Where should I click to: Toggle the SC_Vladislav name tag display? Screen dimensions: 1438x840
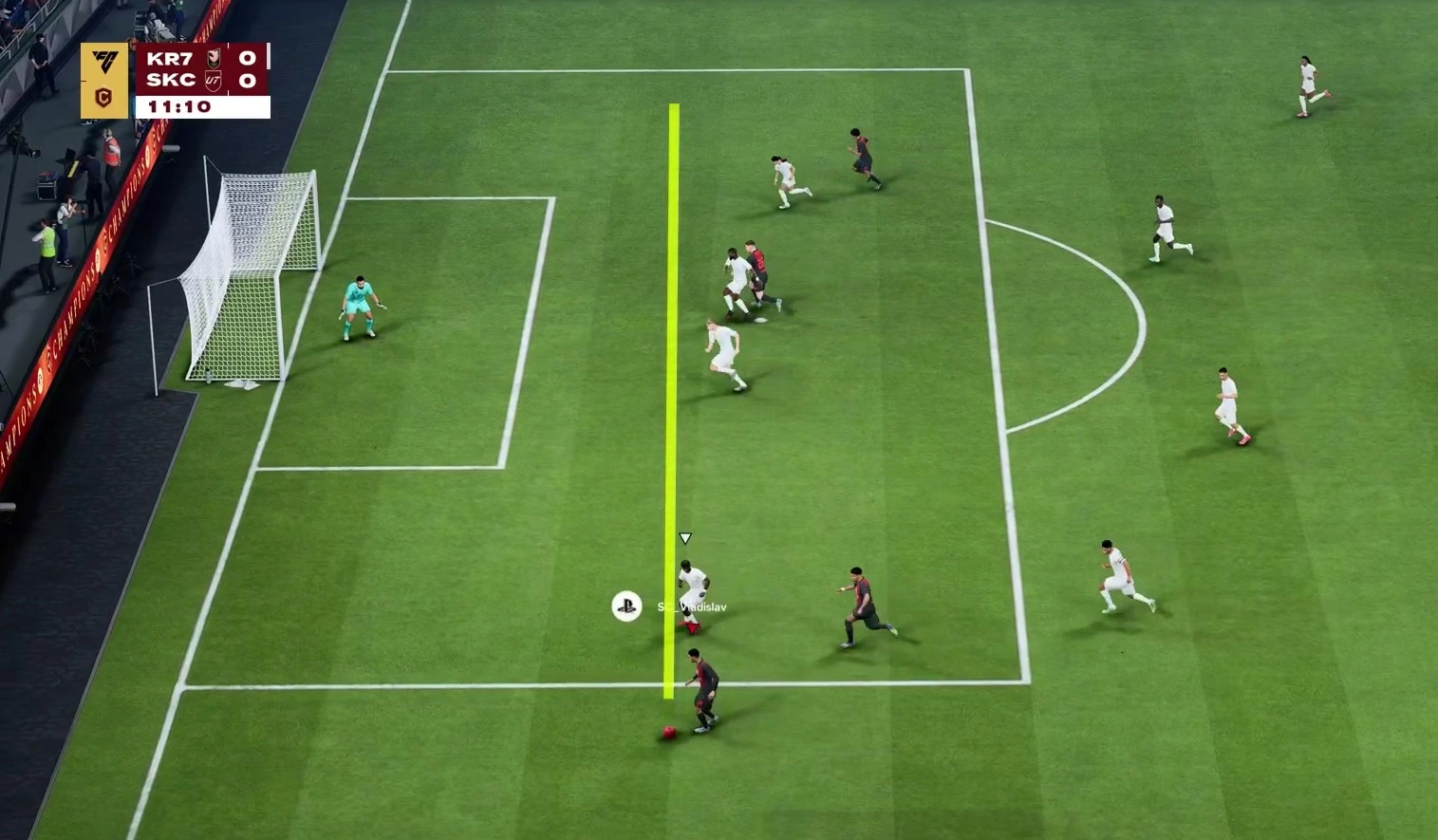point(691,607)
